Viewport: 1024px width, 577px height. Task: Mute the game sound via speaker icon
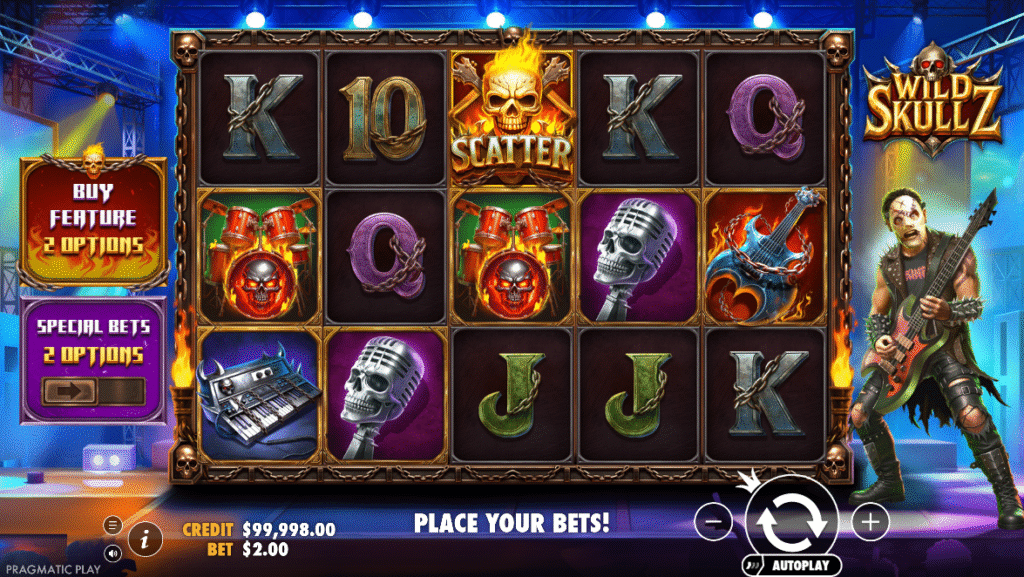pyautogui.click(x=113, y=551)
